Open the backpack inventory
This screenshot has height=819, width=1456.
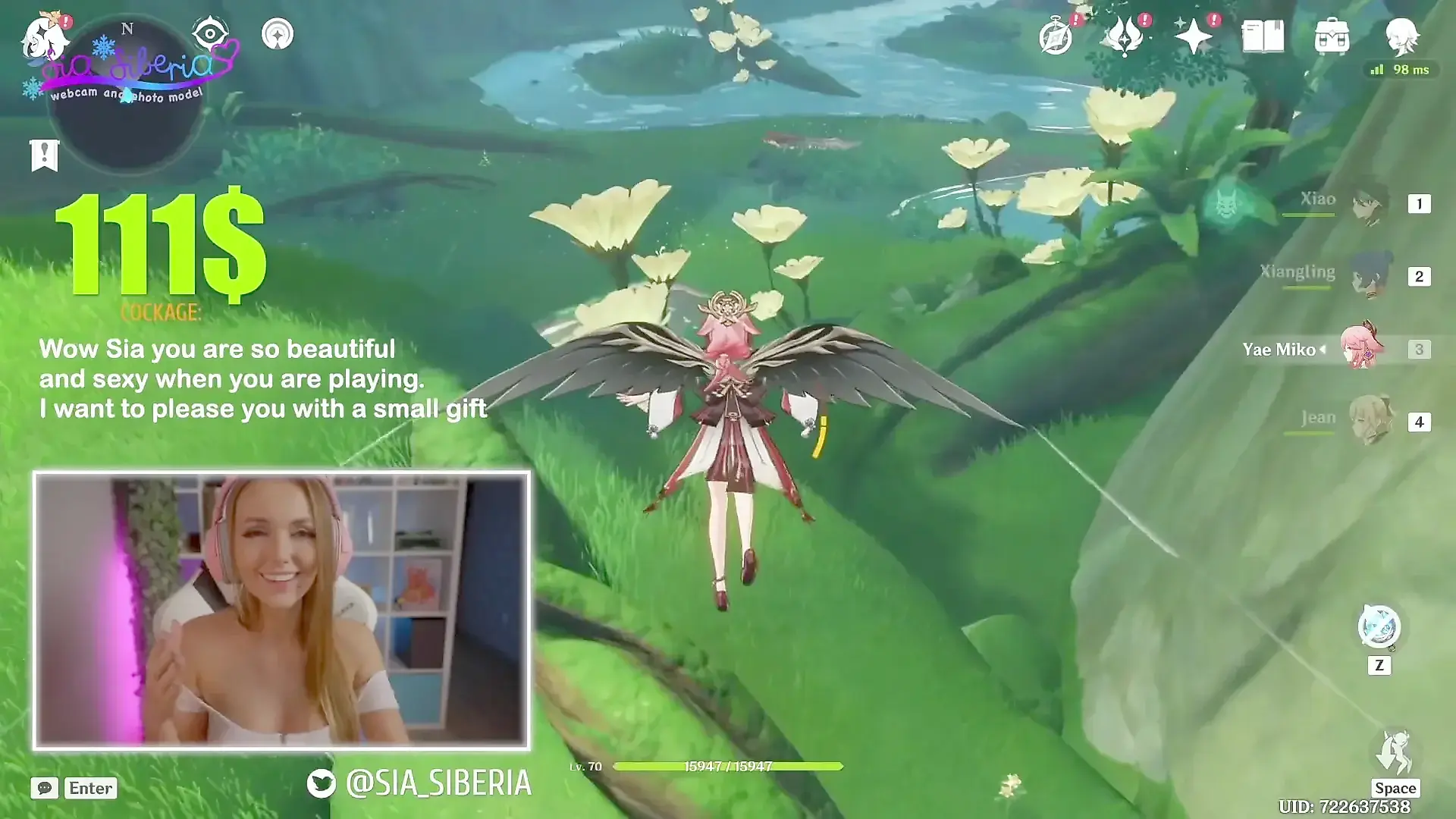1332,36
